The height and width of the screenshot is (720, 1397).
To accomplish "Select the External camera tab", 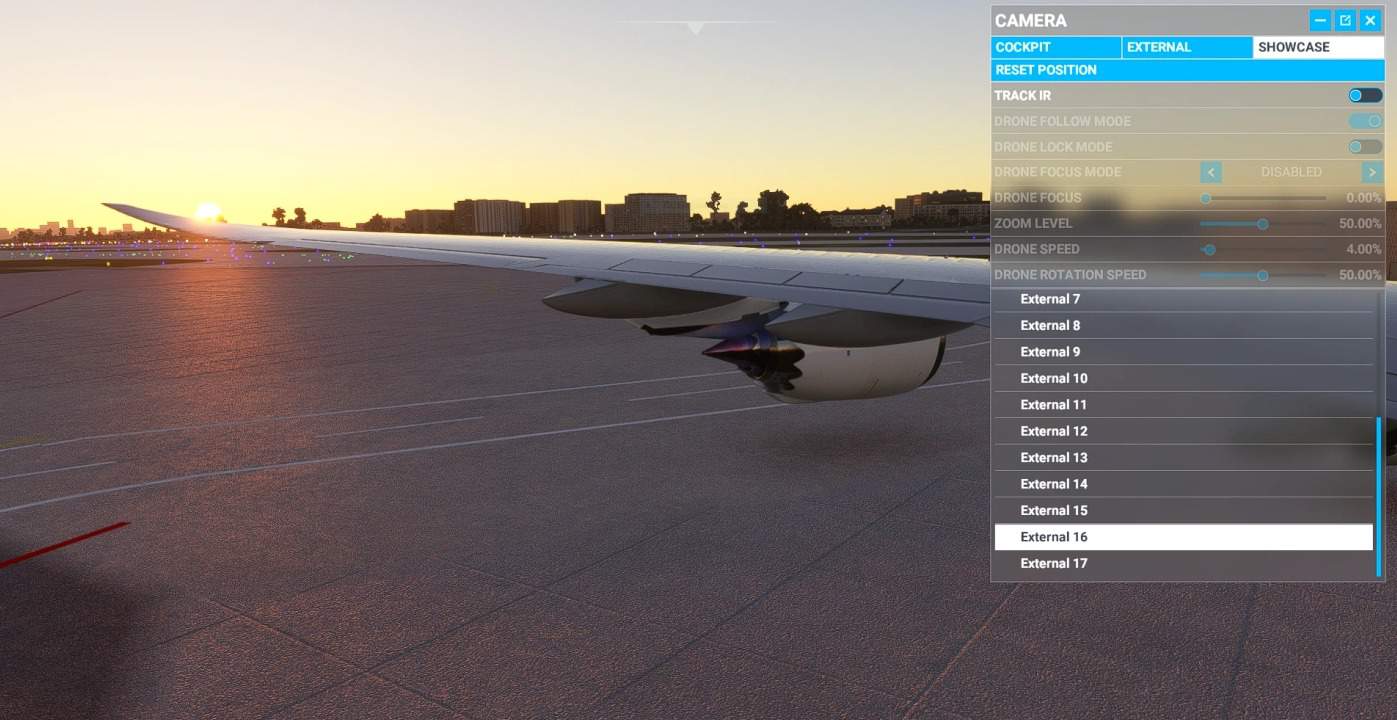I will point(1186,47).
